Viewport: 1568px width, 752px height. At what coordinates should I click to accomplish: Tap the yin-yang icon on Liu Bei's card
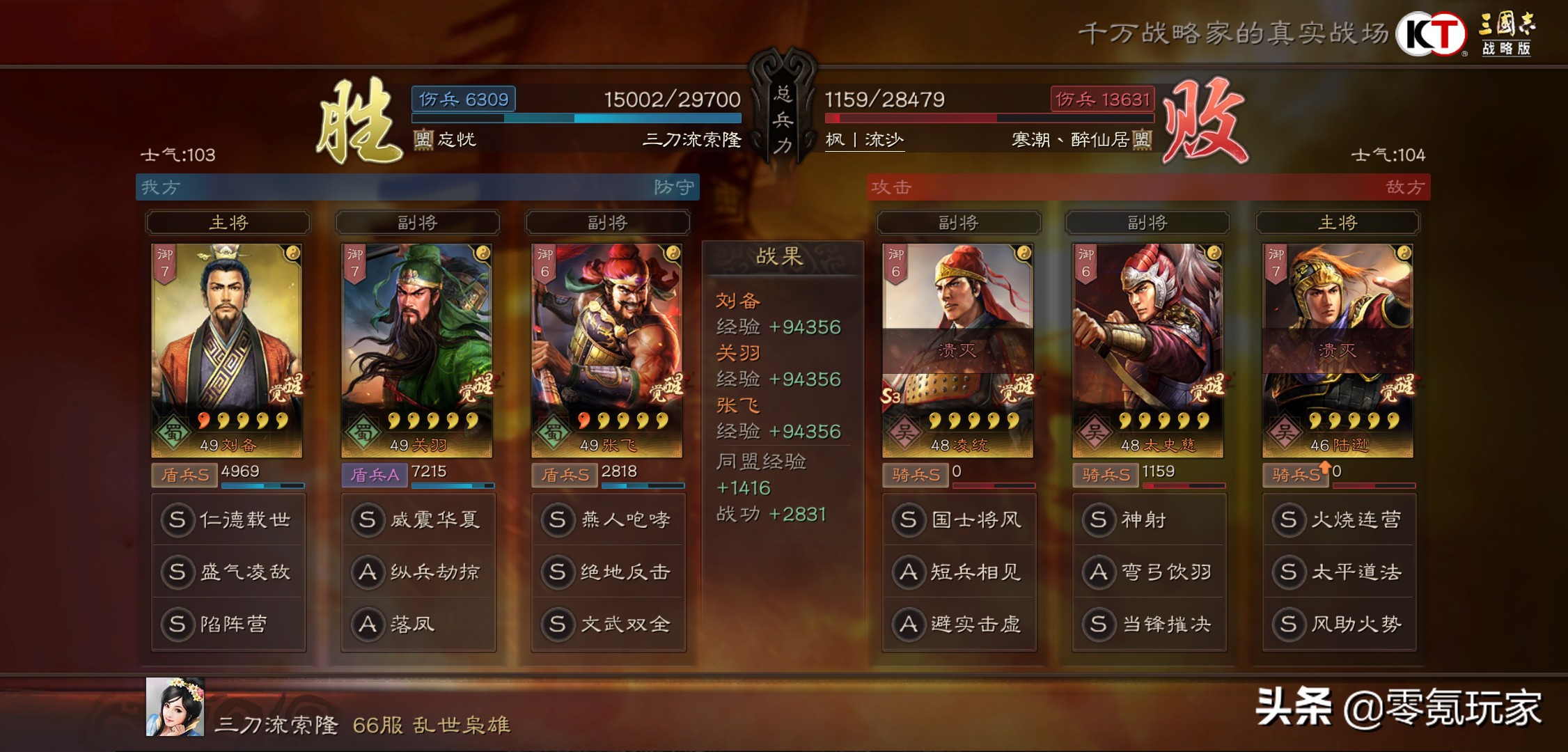(x=292, y=255)
